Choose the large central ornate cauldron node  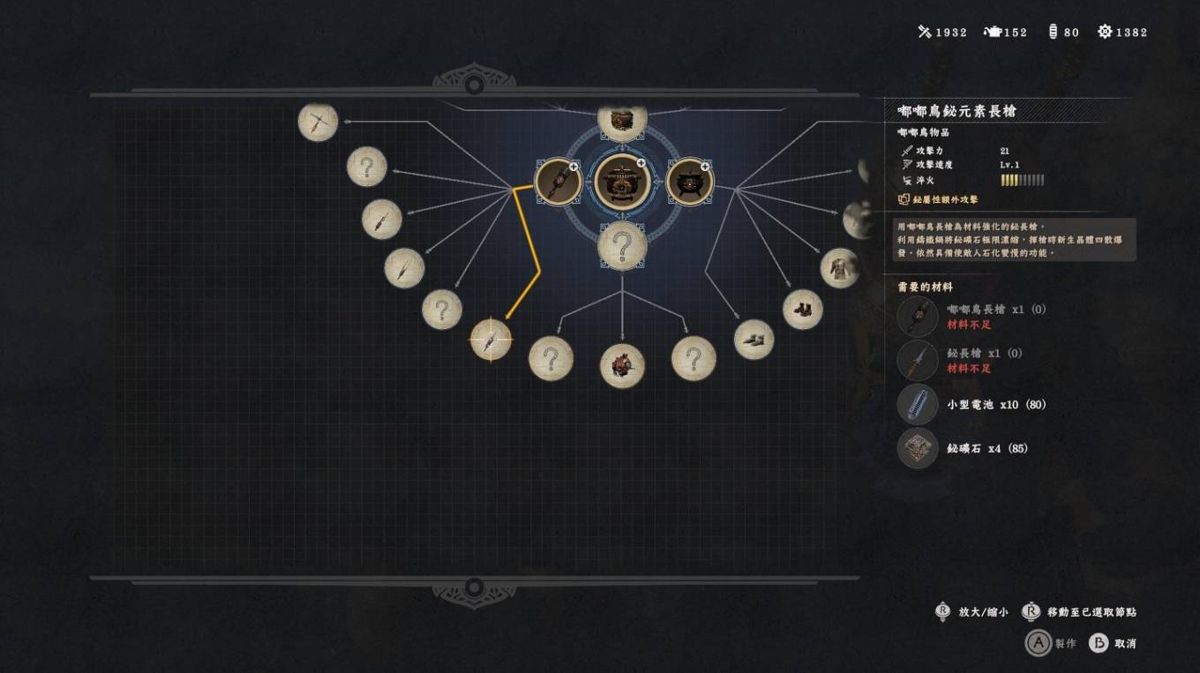pyautogui.click(x=622, y=181)
